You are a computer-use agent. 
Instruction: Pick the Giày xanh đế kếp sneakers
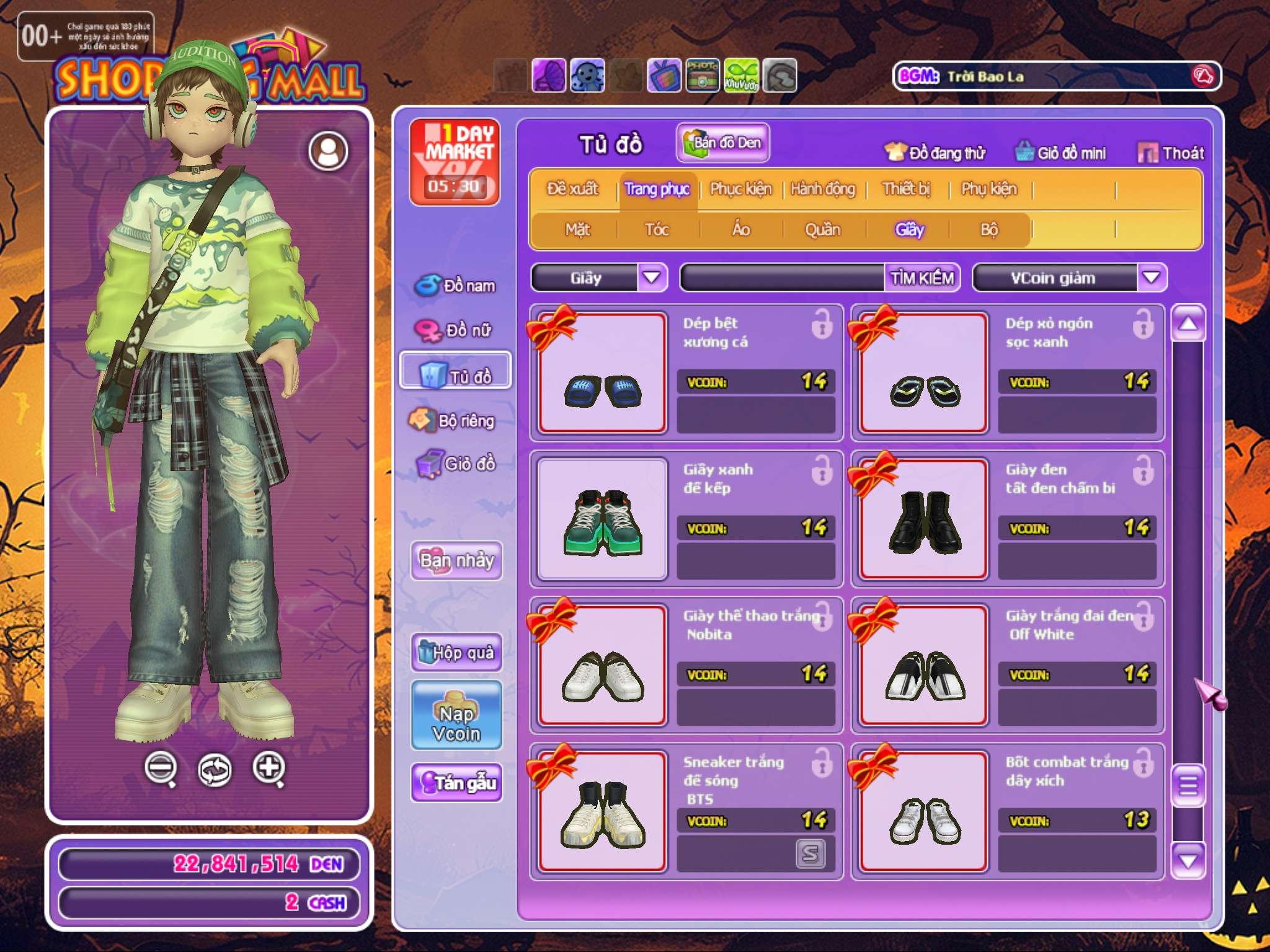click(x=602, y=519)
